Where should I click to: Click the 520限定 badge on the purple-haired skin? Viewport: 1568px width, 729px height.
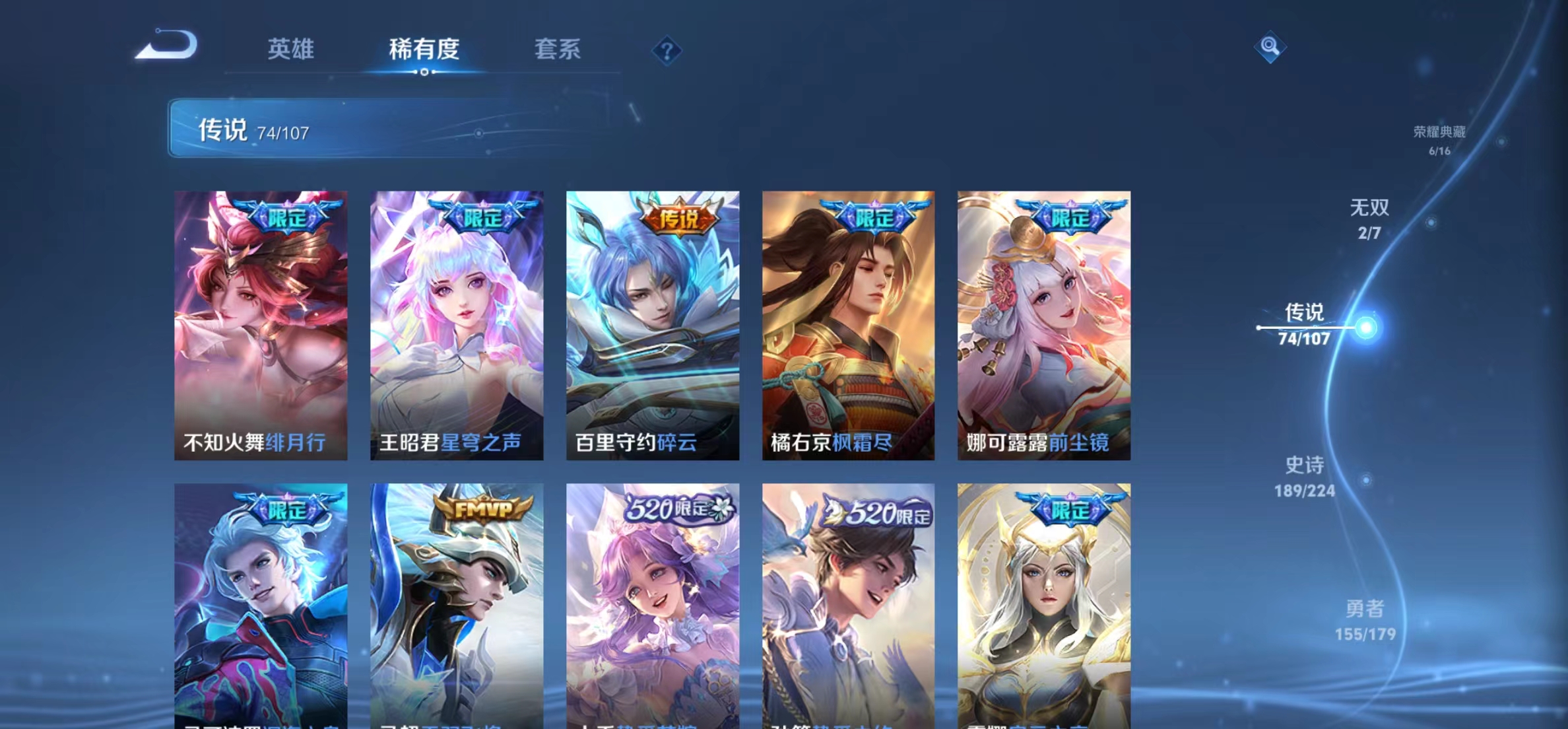click(x=672, y=507)
